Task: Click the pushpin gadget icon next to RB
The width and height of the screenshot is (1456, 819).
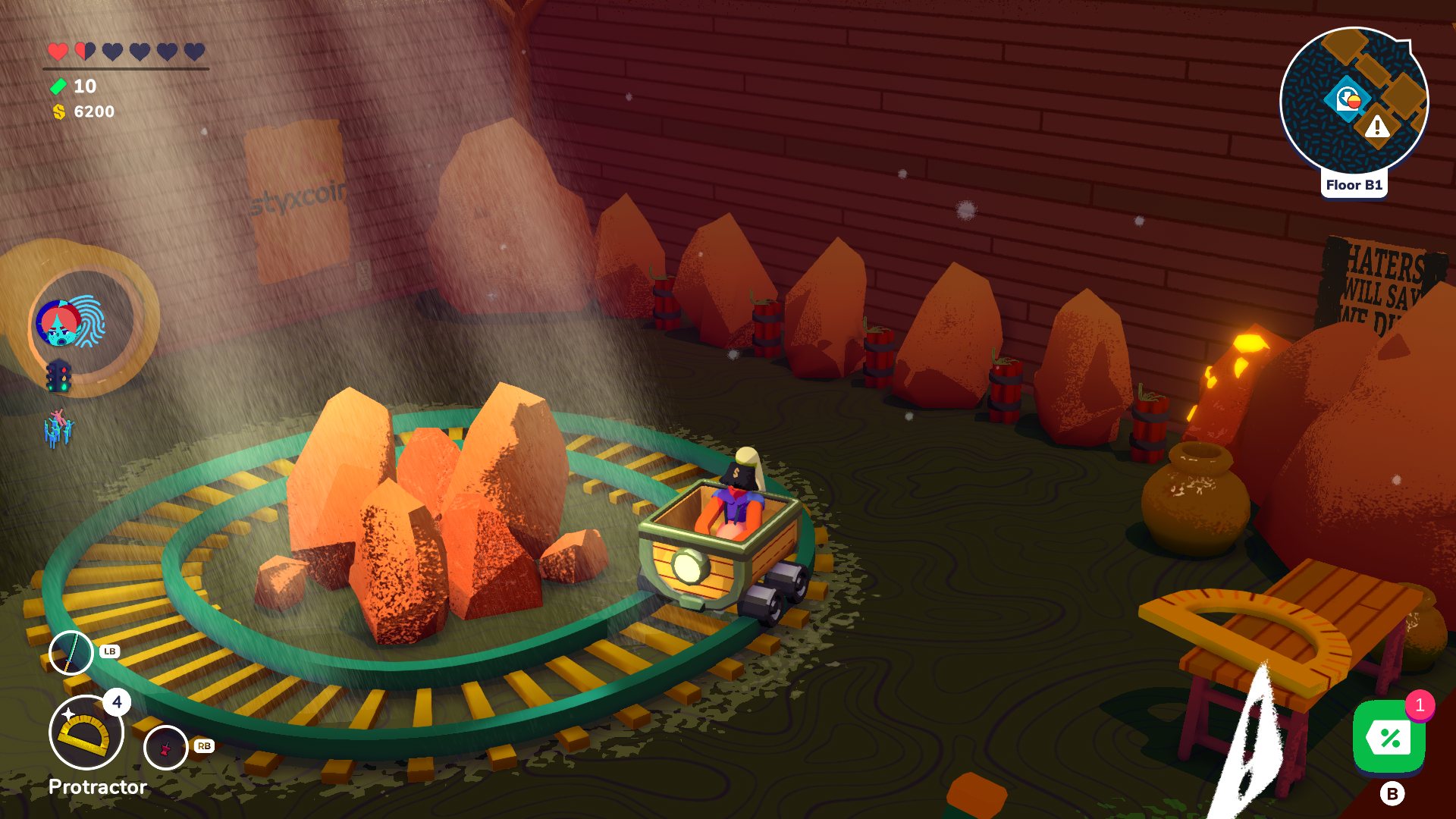Action: click(165, 747)
